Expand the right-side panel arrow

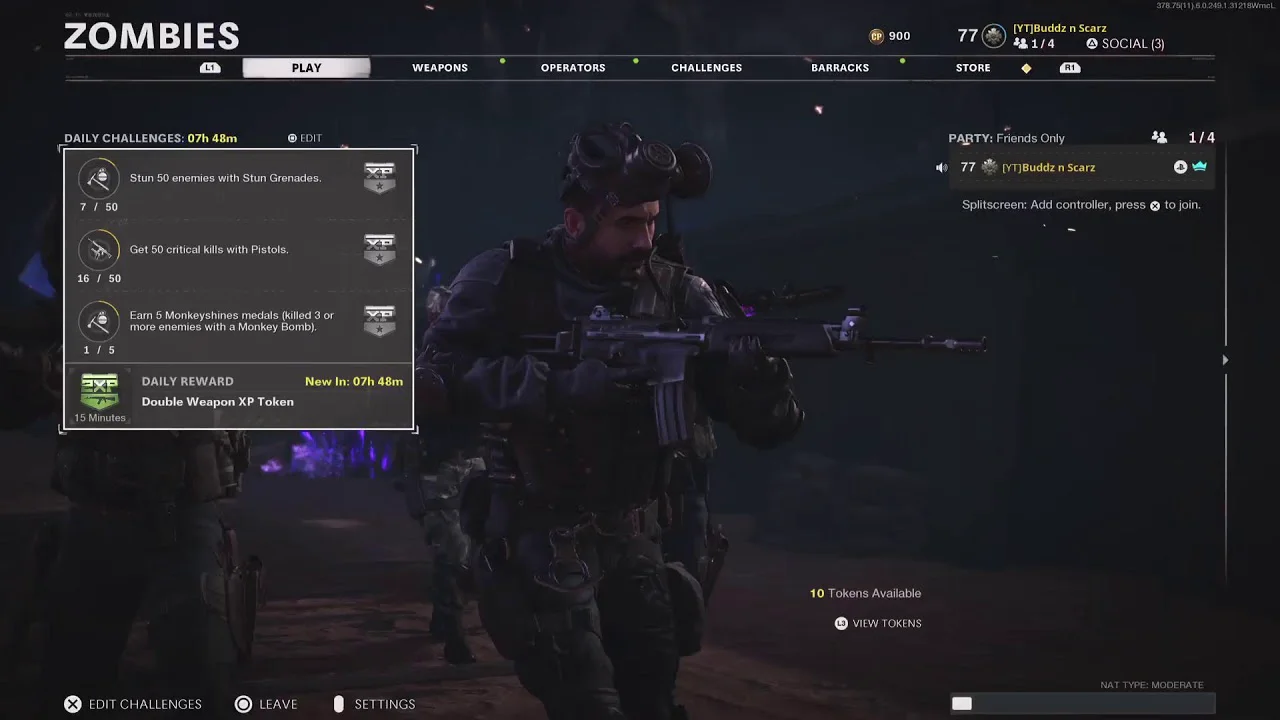coord(1225,360)
